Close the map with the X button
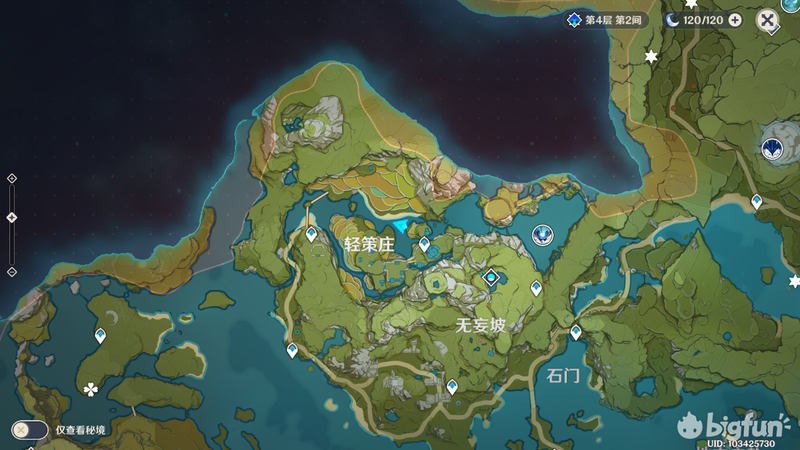The height and width of the screenshot is (450, 800). click(x=767, y=20)
